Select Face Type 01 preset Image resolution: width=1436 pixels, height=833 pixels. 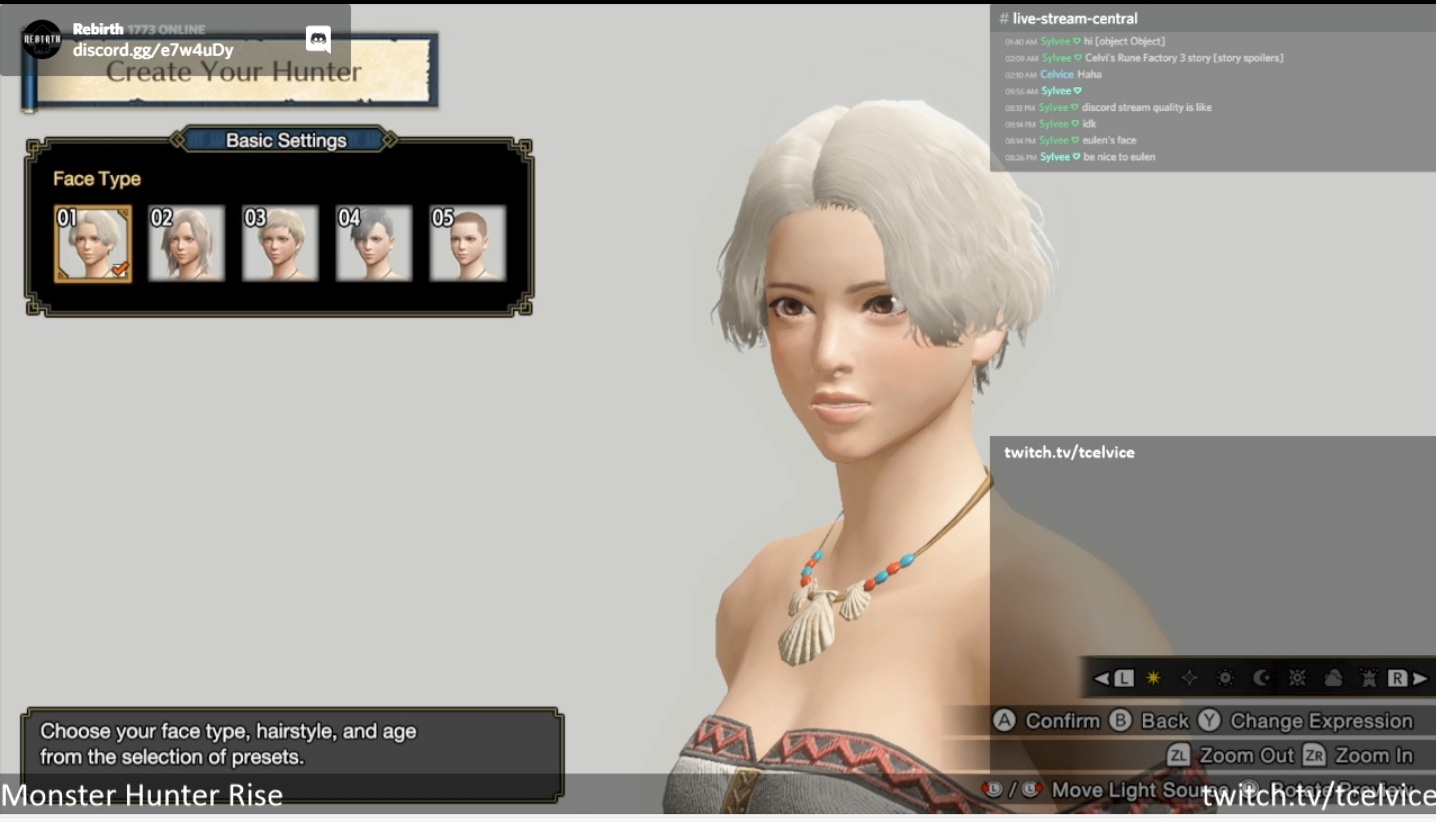(x=93, y=241)
